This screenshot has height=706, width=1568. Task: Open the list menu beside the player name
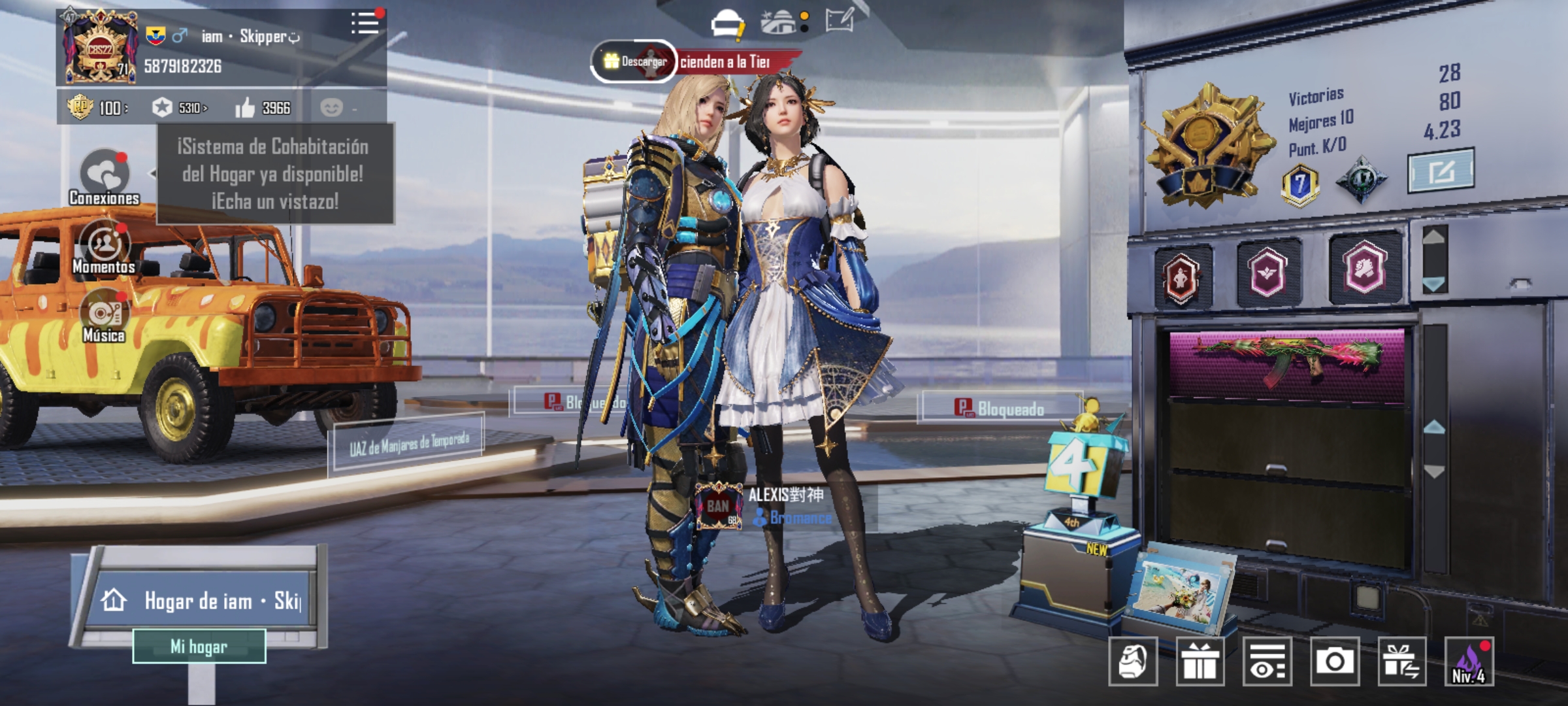point(365,24)
